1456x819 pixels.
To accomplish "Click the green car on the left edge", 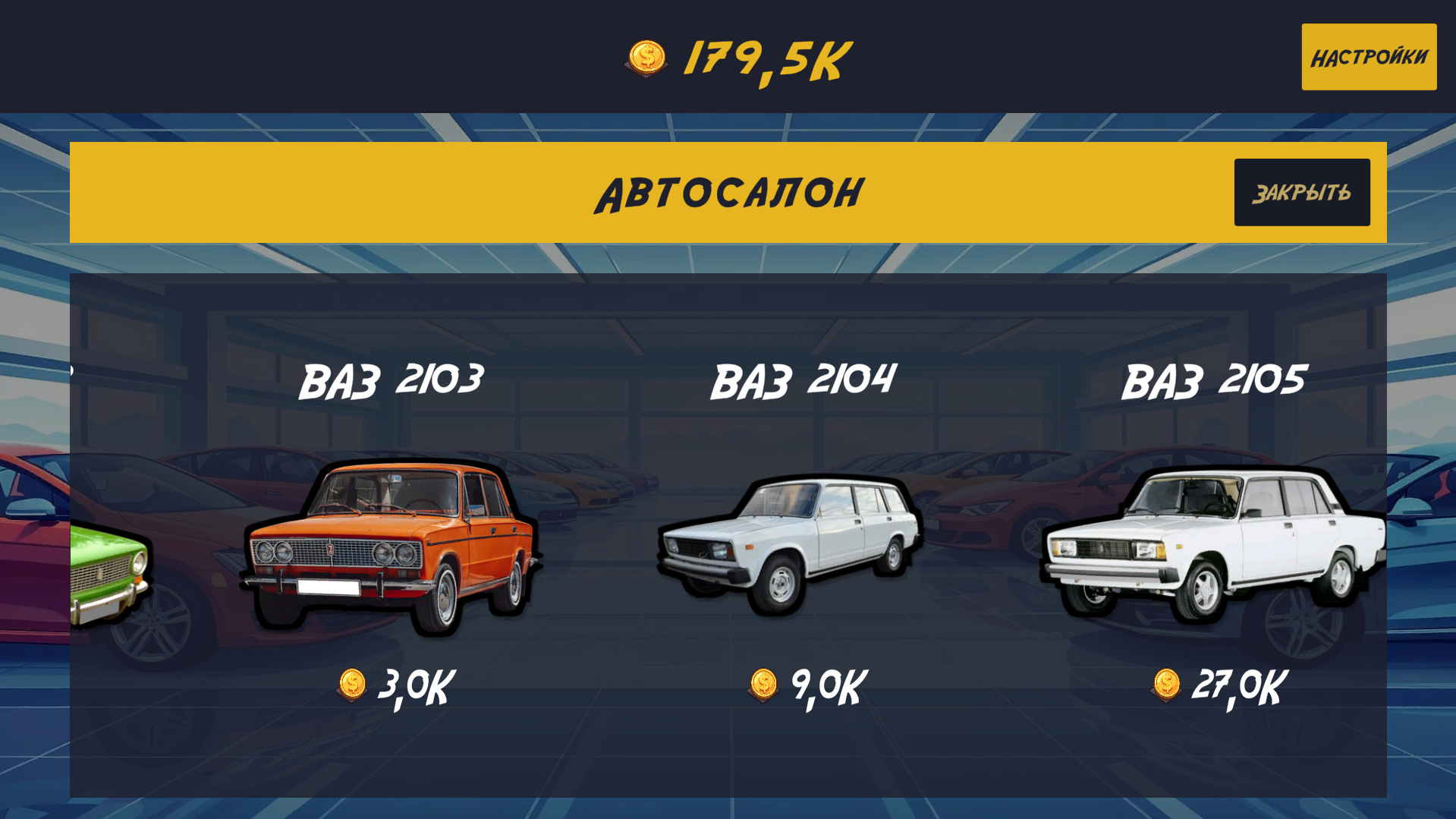I will 106,569.
